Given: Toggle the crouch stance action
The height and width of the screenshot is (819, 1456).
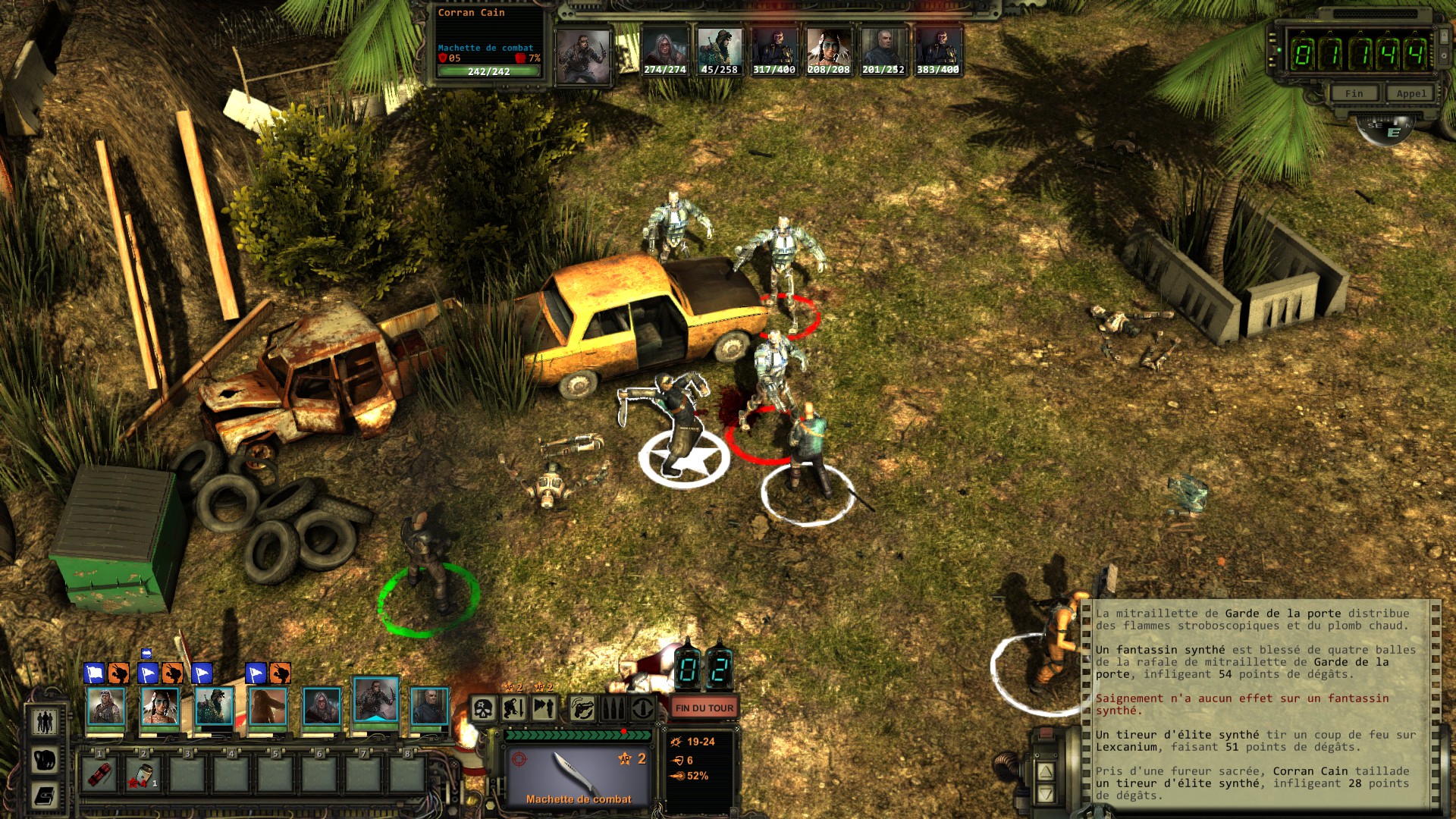Looking at the screenshot, I should coord(514,709).
